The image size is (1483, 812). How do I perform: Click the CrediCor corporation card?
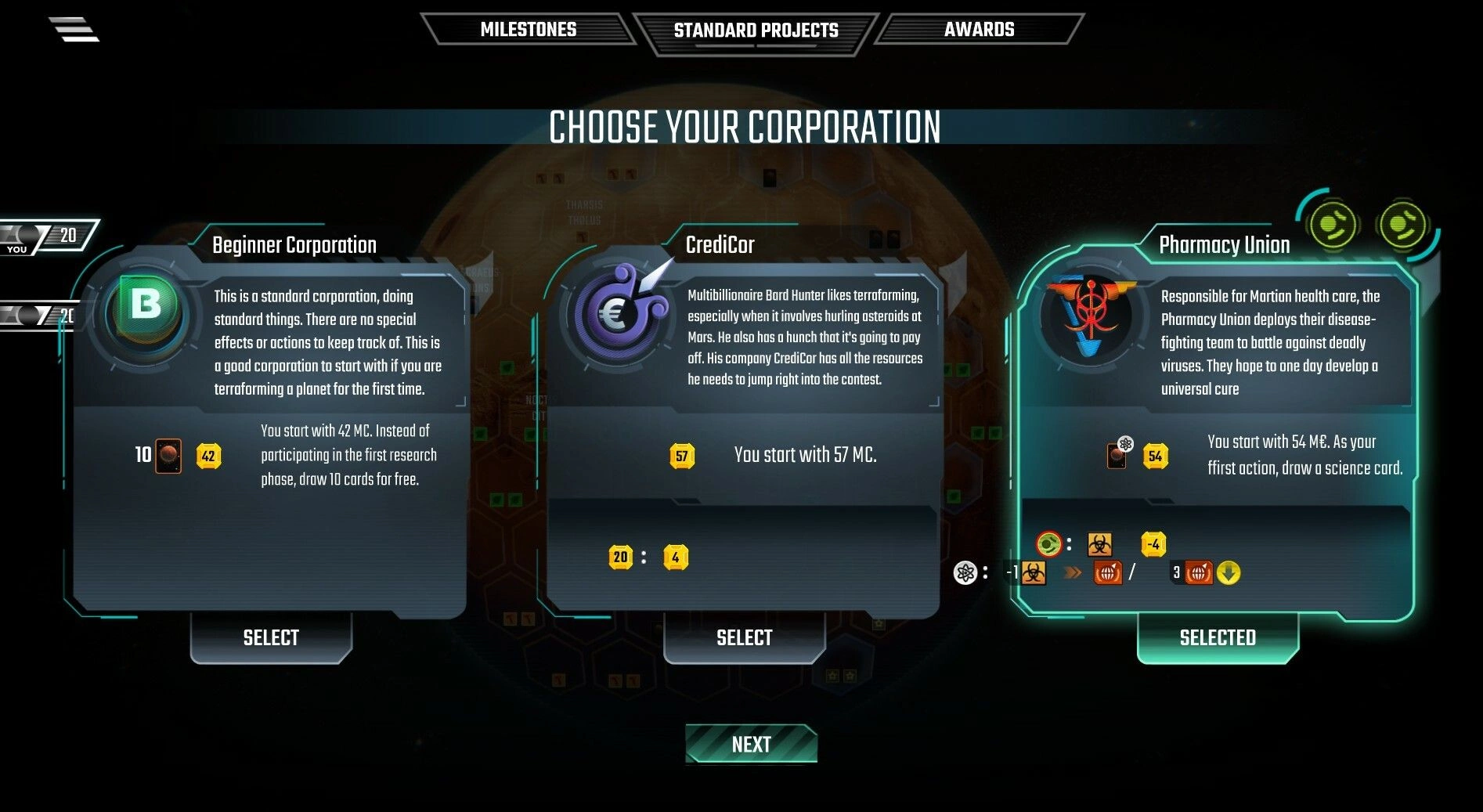742,423
